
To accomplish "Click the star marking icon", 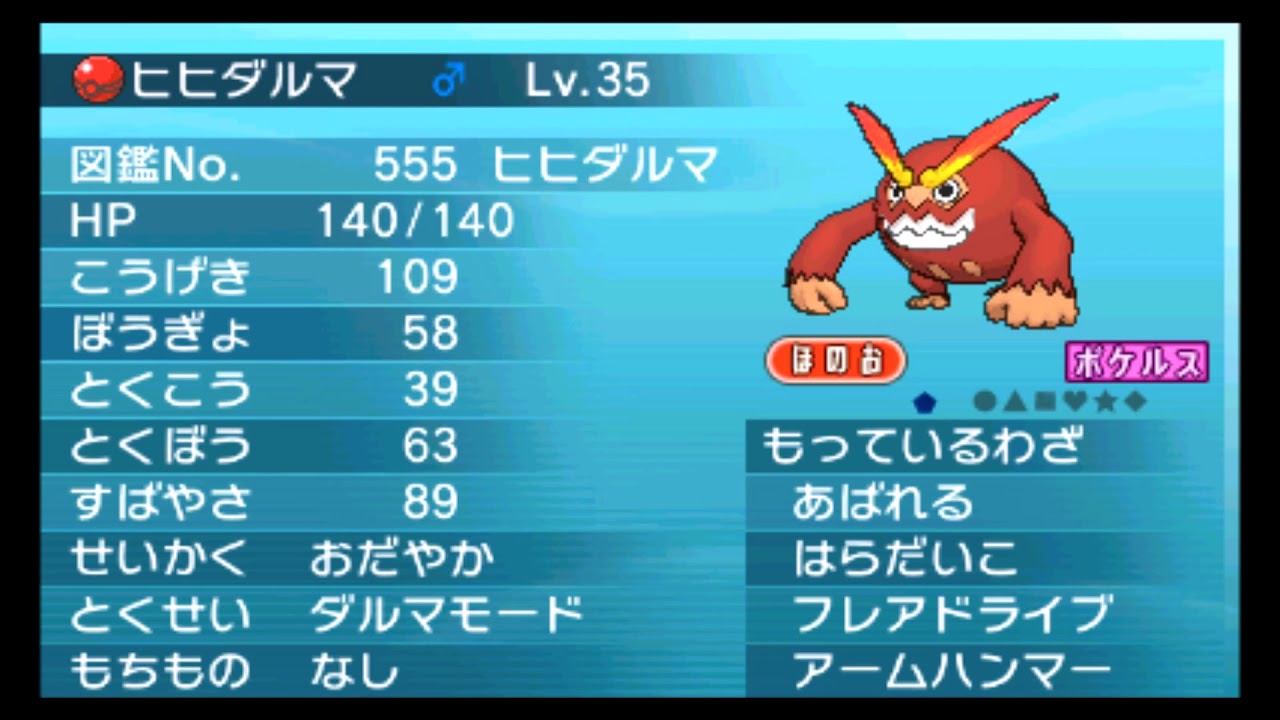I will click(1105, 400).
